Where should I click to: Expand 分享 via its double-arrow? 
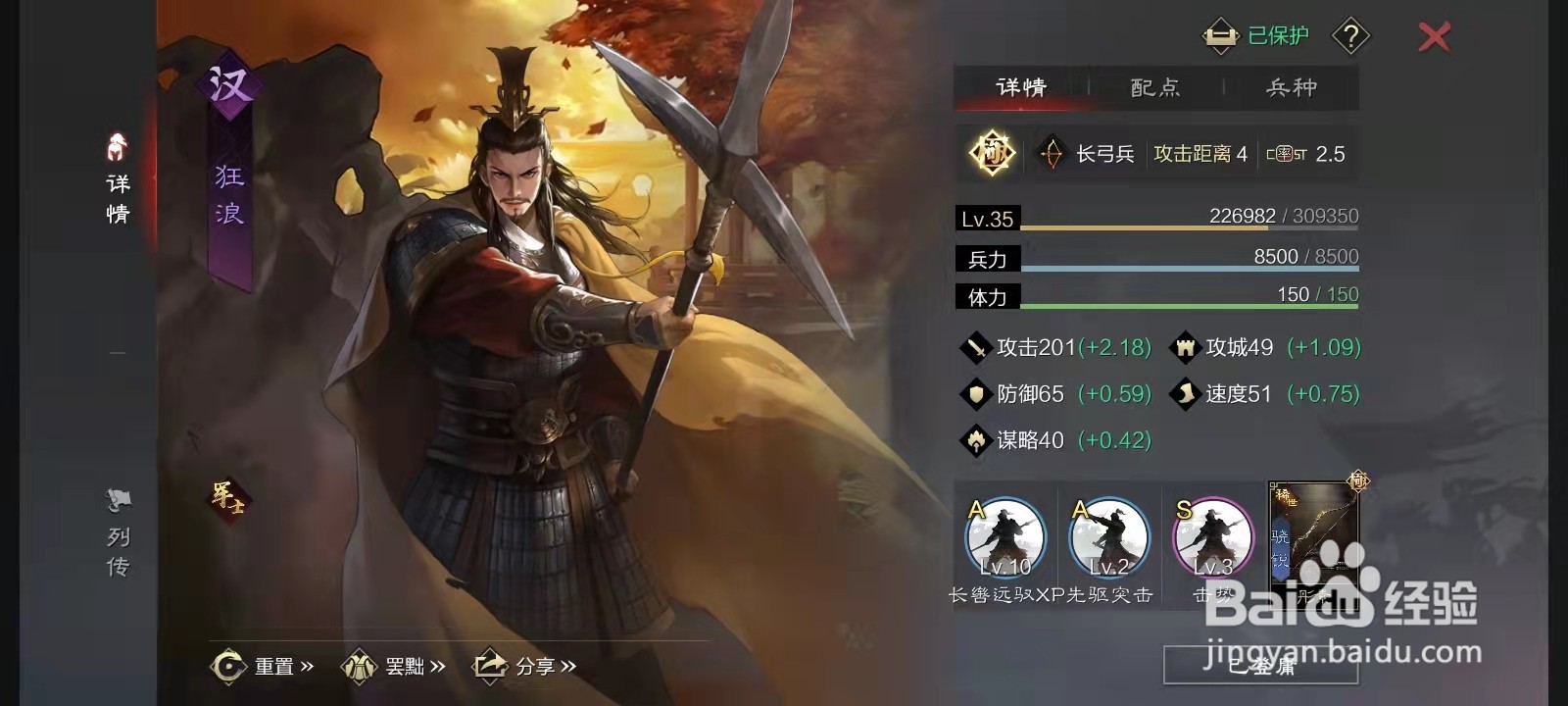coord(570,665)
